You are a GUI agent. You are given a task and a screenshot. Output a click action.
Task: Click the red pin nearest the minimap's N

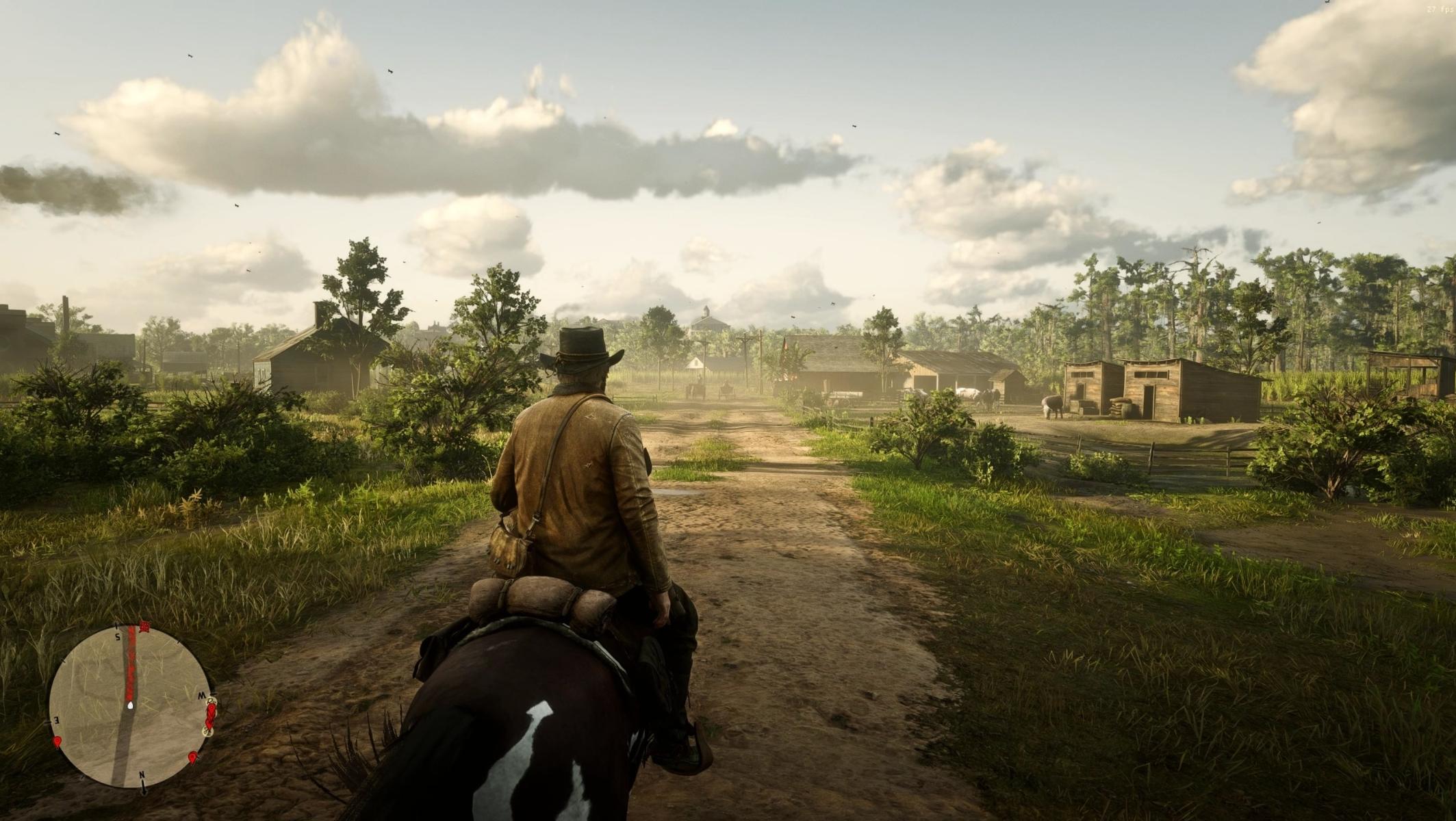tap(193, 757)
